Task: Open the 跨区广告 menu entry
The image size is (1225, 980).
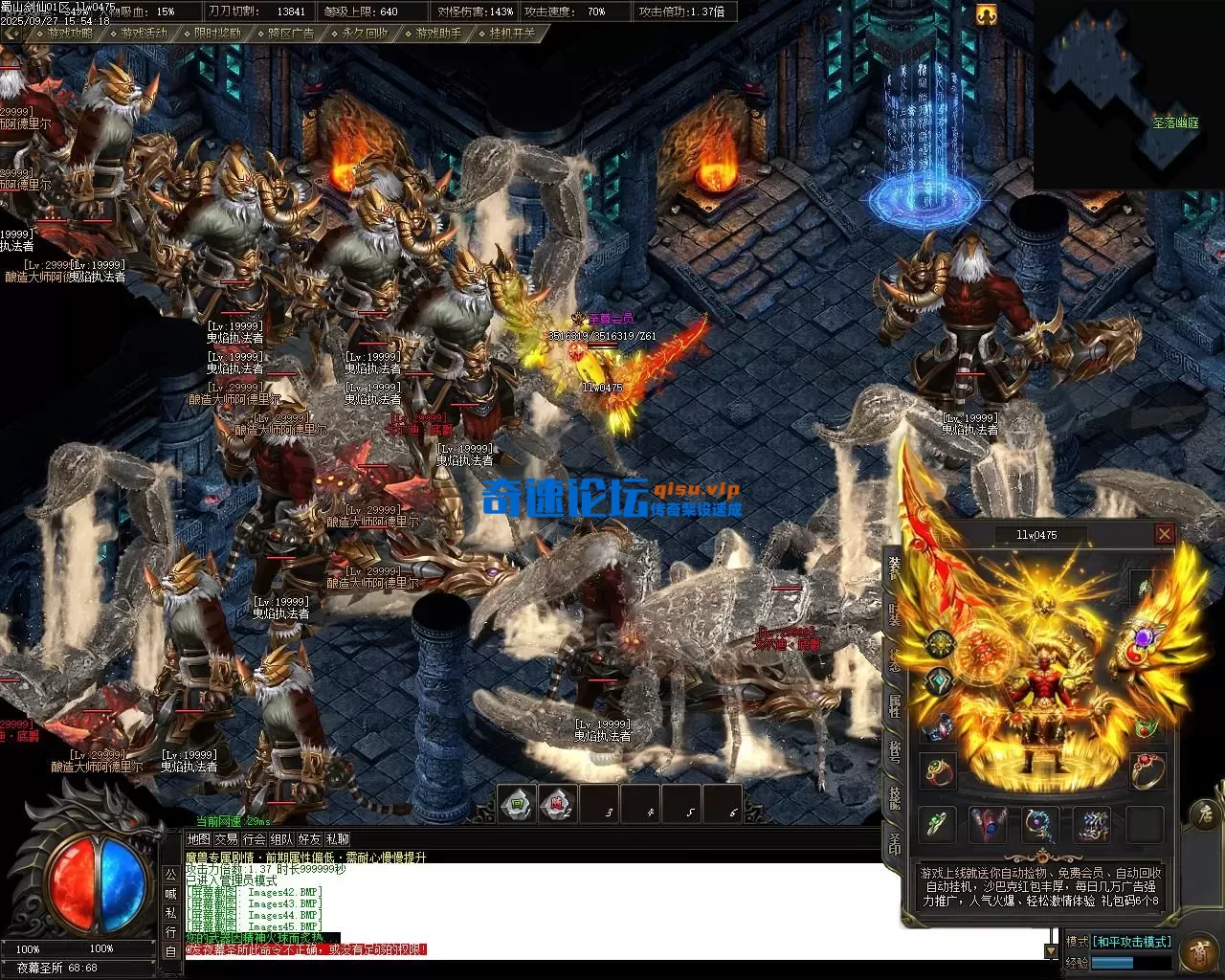Action: [x=291, y=33]
